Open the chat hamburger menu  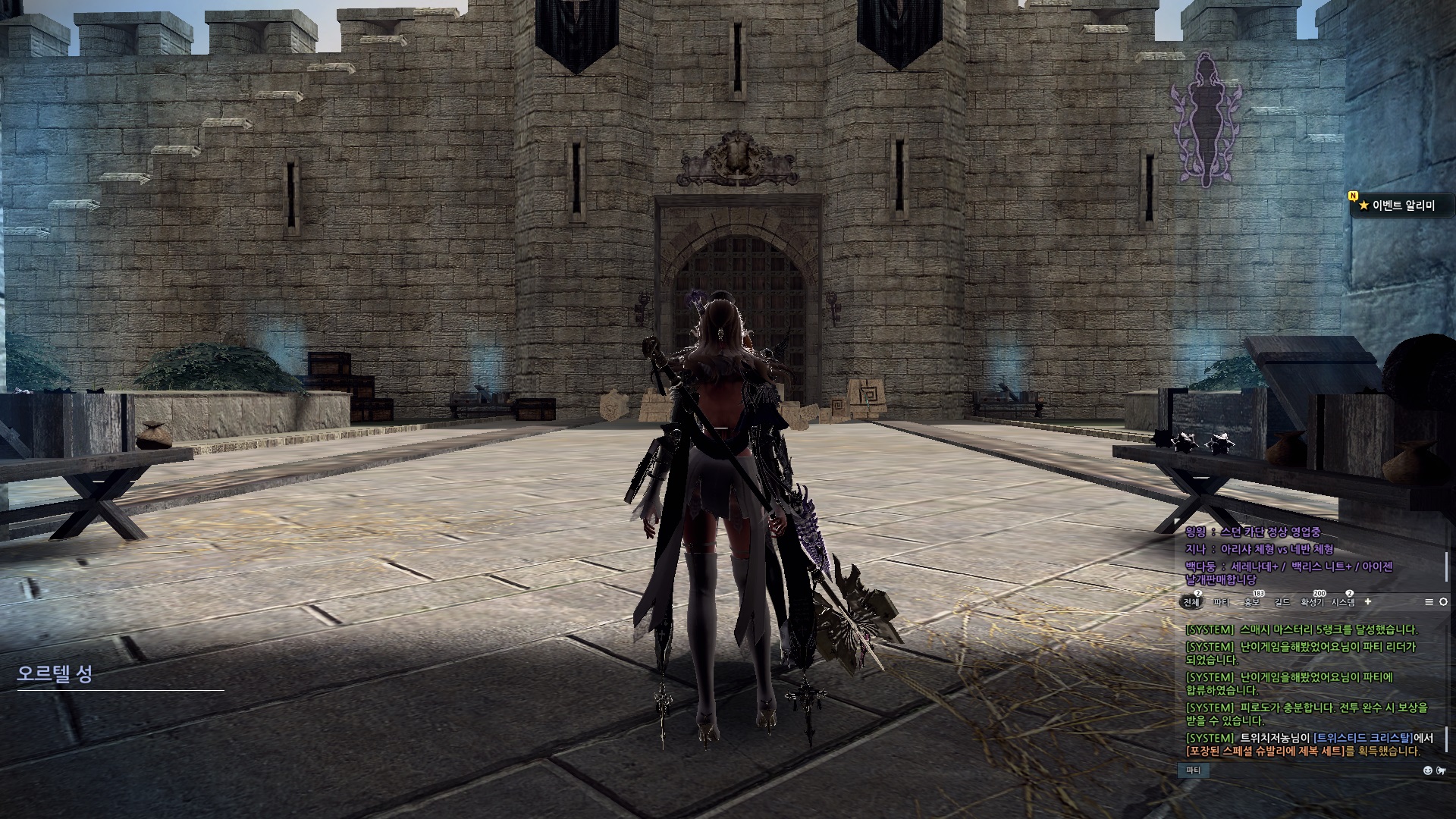tap(1429, 602)
